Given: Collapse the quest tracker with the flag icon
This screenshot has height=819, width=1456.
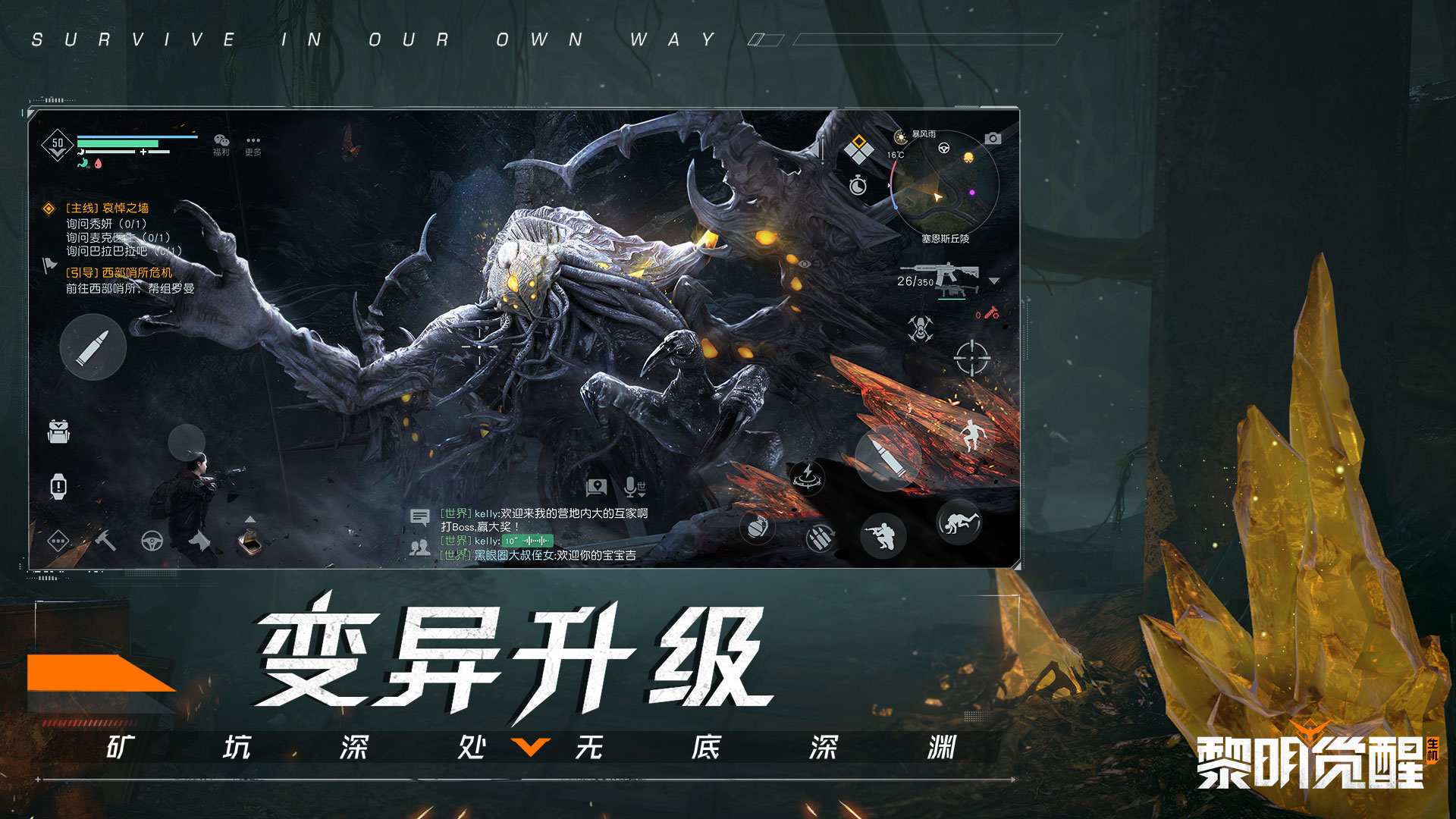Looking at the screenshot, I should (x=49, y=264).
